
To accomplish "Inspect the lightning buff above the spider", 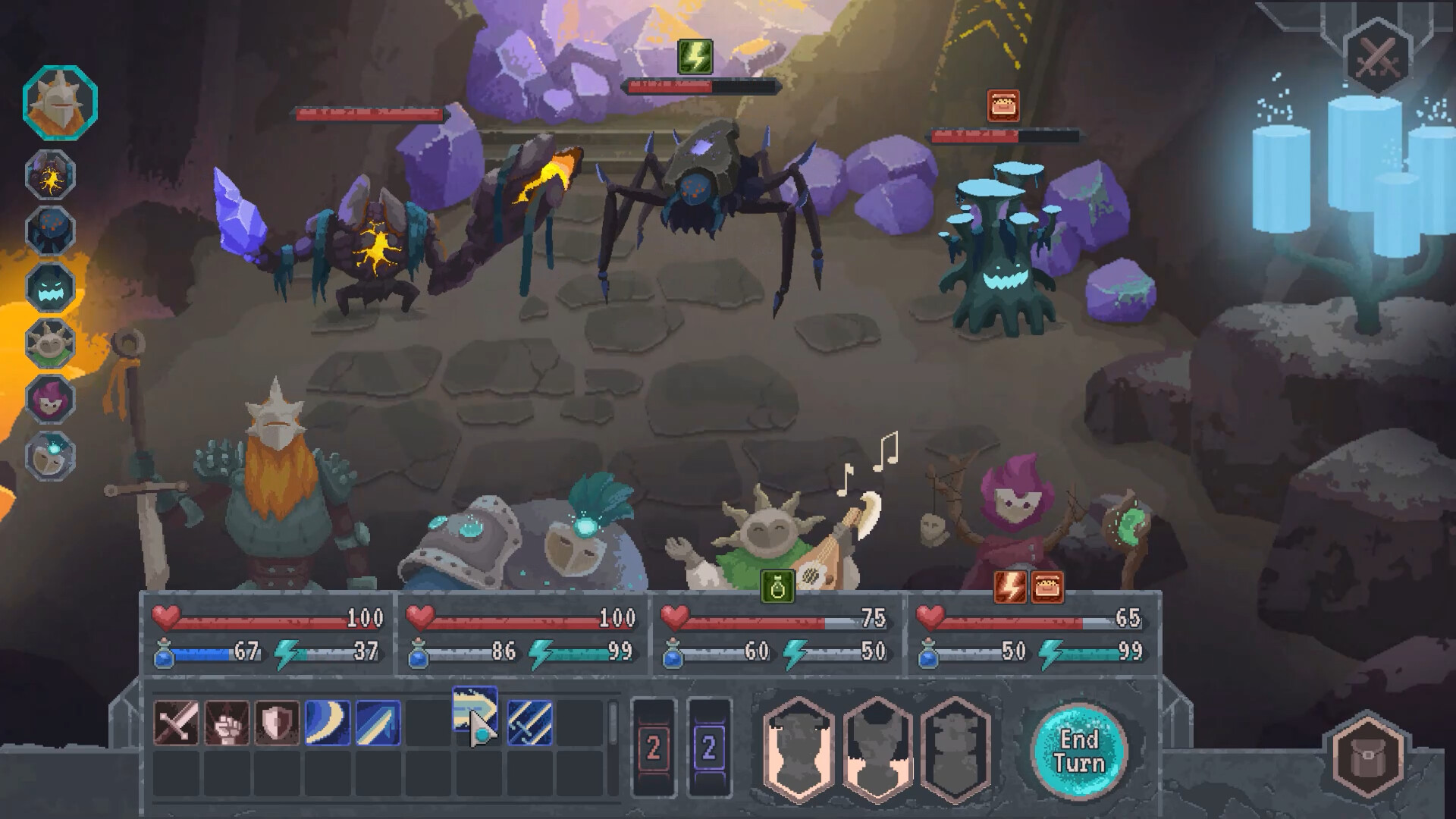I will (694, 56).
